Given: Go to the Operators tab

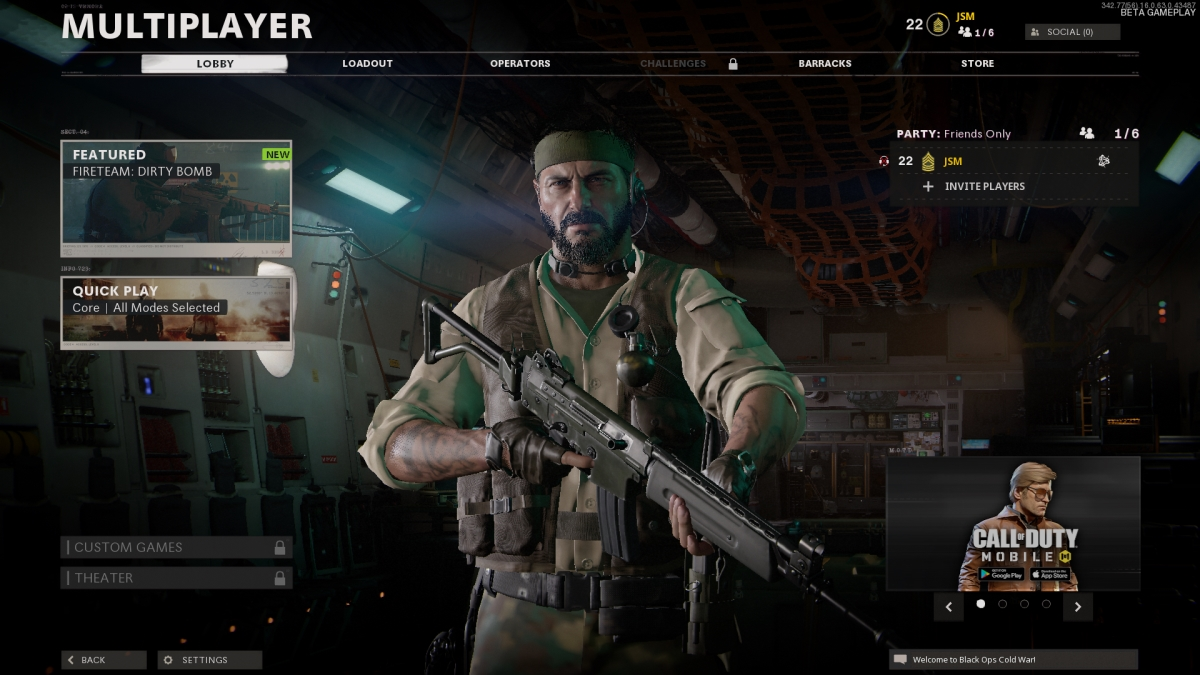Looking at the screenshot, I should [520, 64].
